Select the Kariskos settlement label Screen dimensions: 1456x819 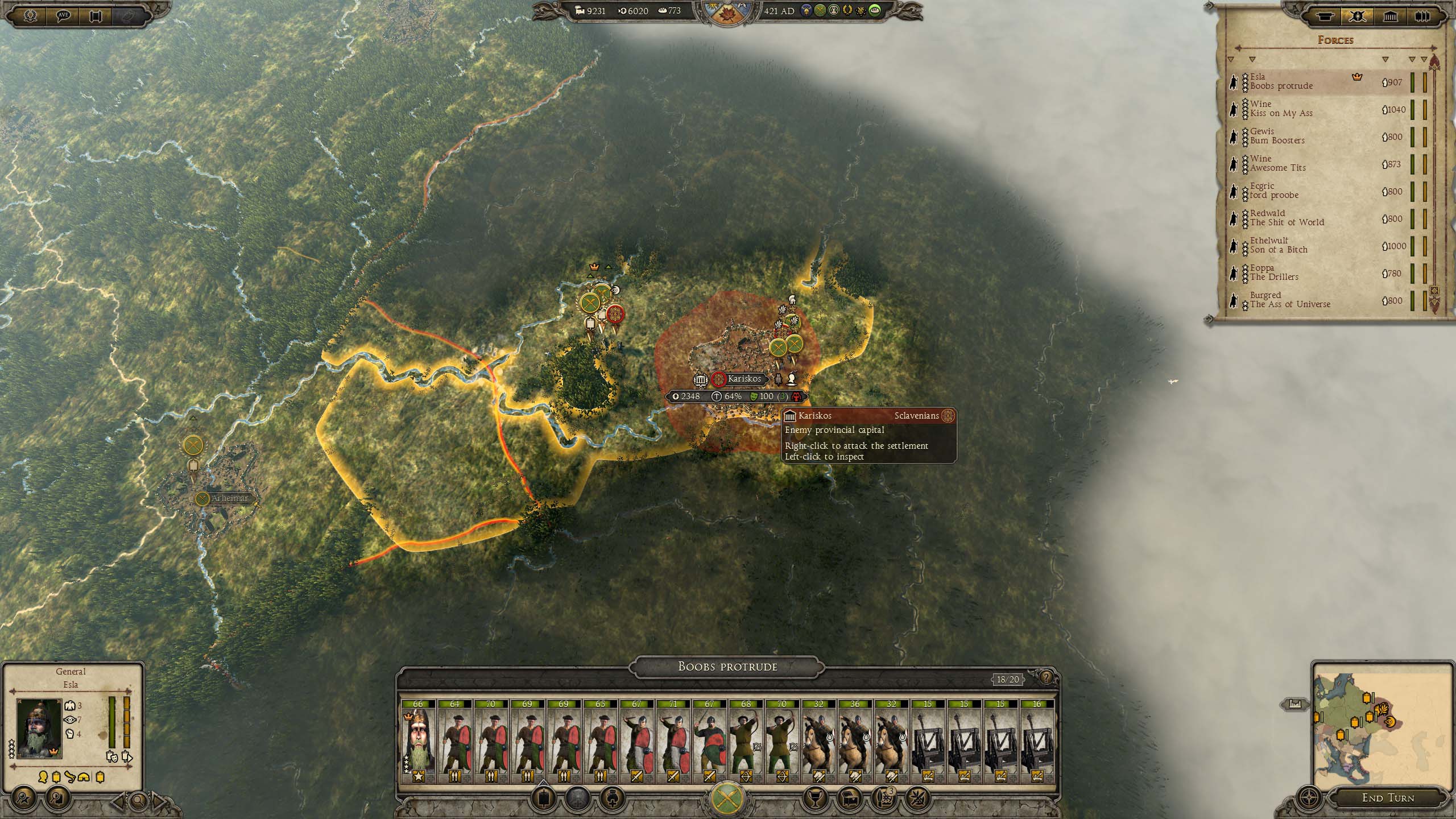tap(744, 379)
